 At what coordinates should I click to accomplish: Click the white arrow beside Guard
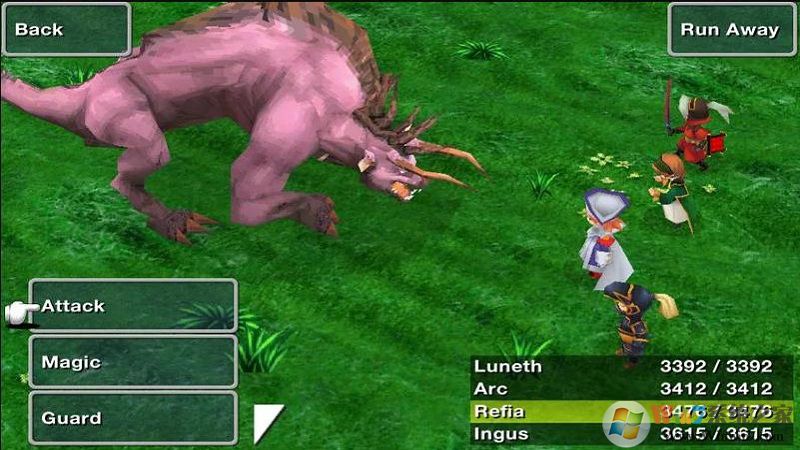click(266, 421)
